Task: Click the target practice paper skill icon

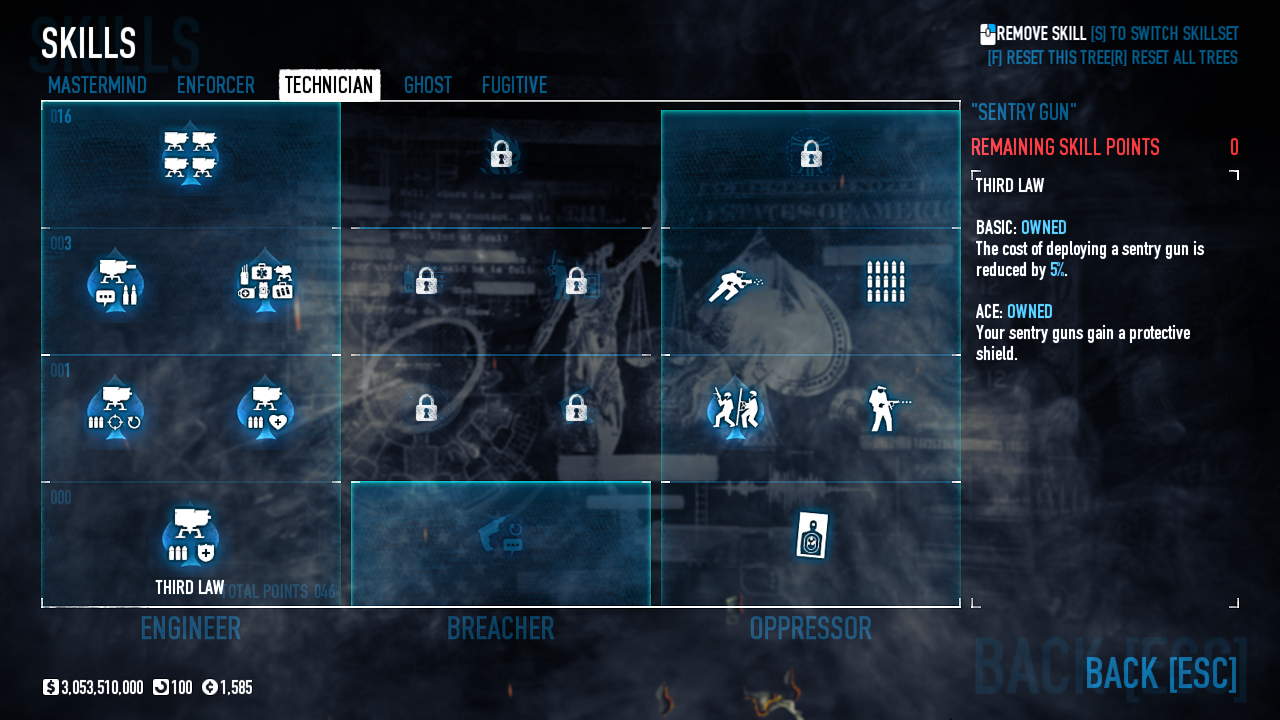Action: [x=811, y=536]
